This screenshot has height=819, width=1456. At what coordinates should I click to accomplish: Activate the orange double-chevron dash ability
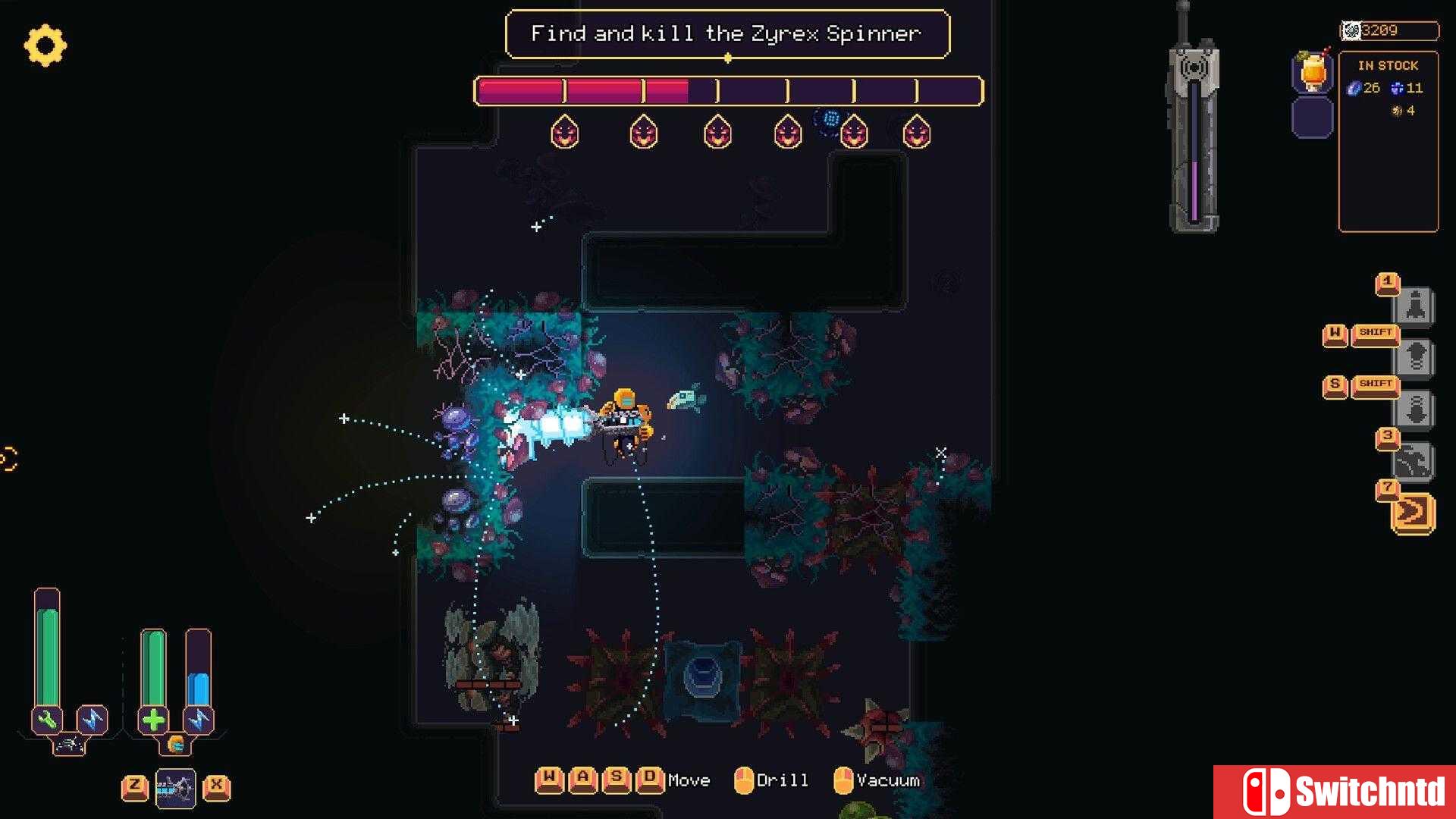coord(1413,513)
